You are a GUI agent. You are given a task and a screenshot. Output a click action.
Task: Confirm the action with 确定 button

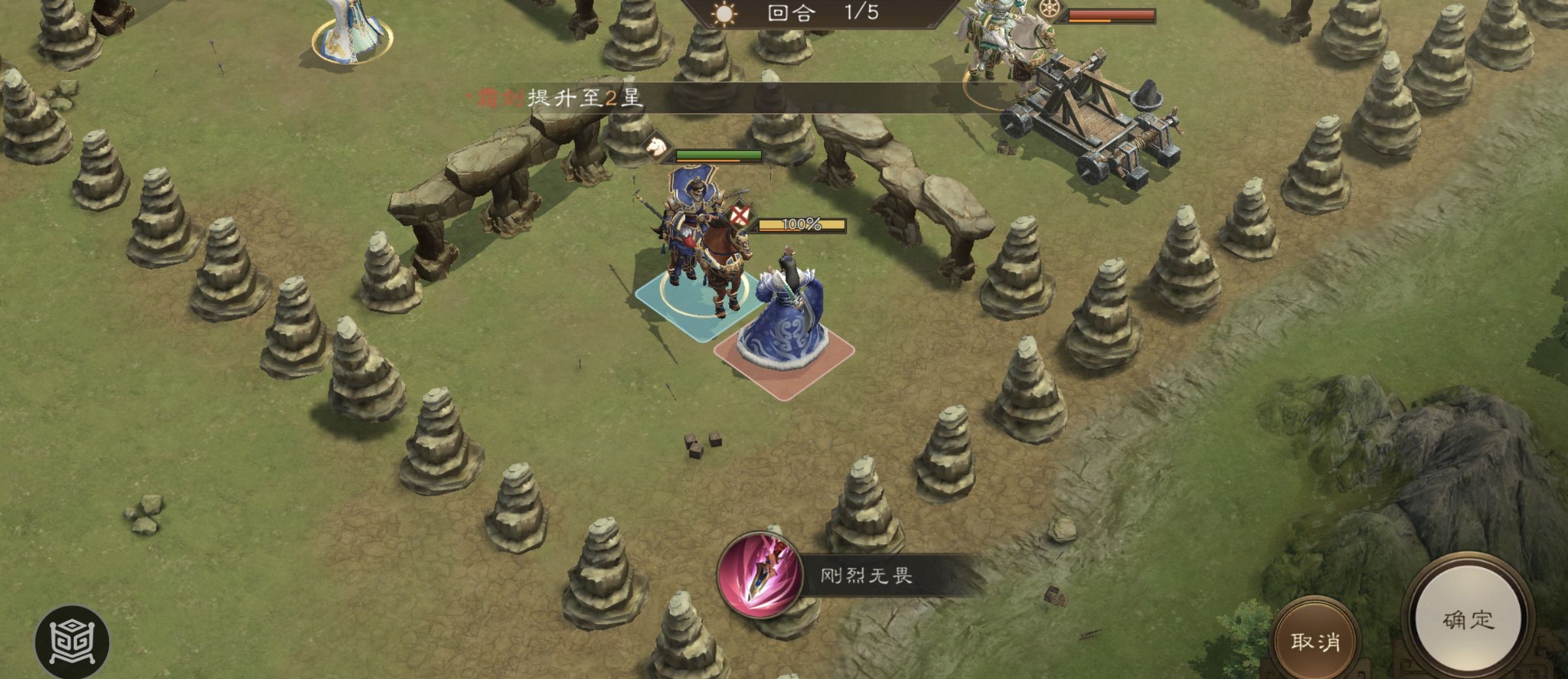(1467, 620)
